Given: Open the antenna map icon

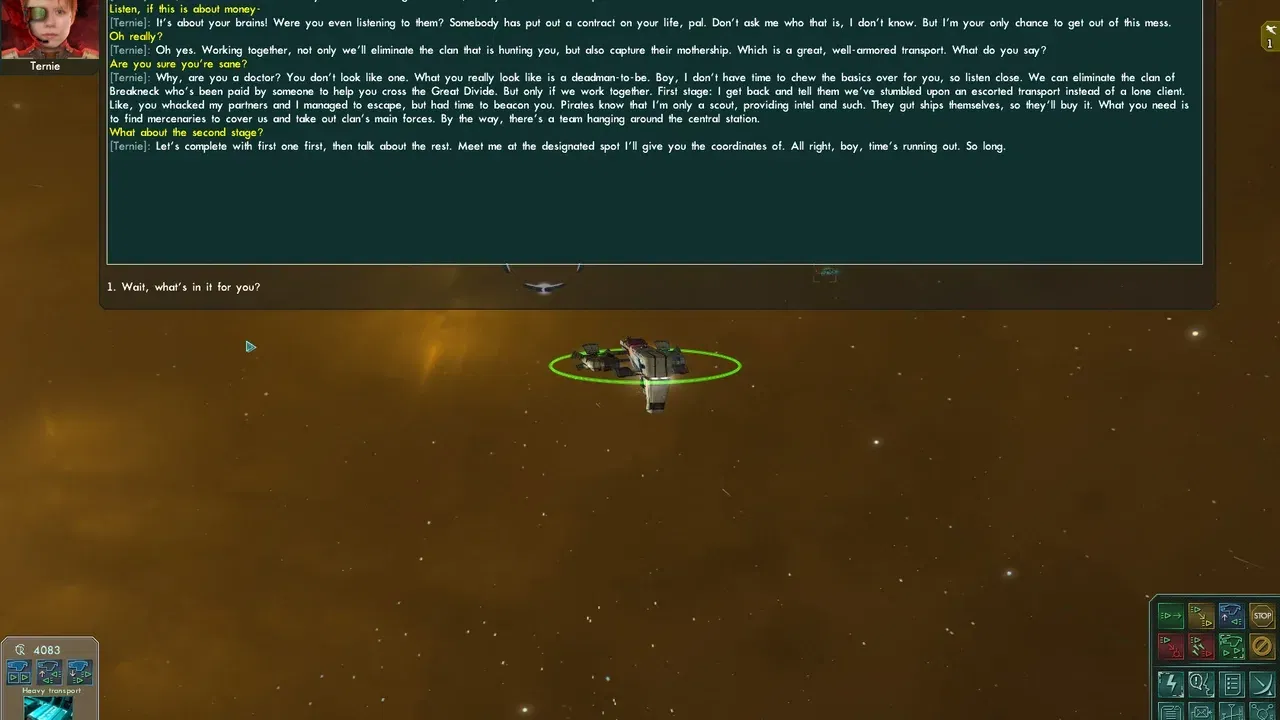Looking at the screenshot, I should tap(1232, 712).
